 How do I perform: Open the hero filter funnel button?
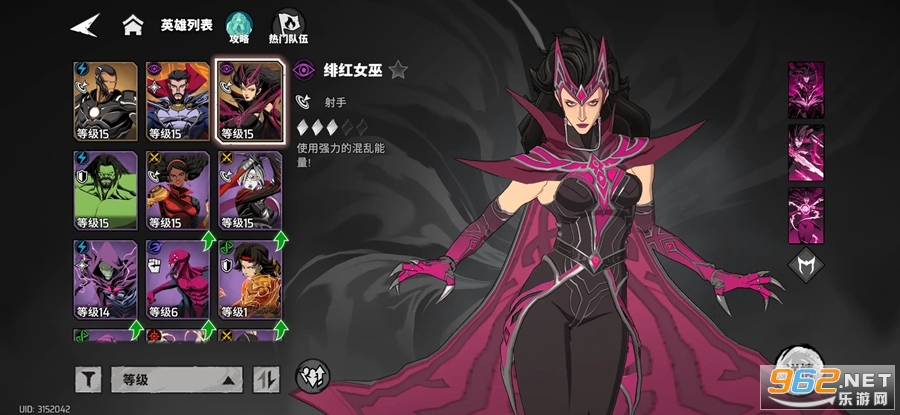[x=88, y=379]
